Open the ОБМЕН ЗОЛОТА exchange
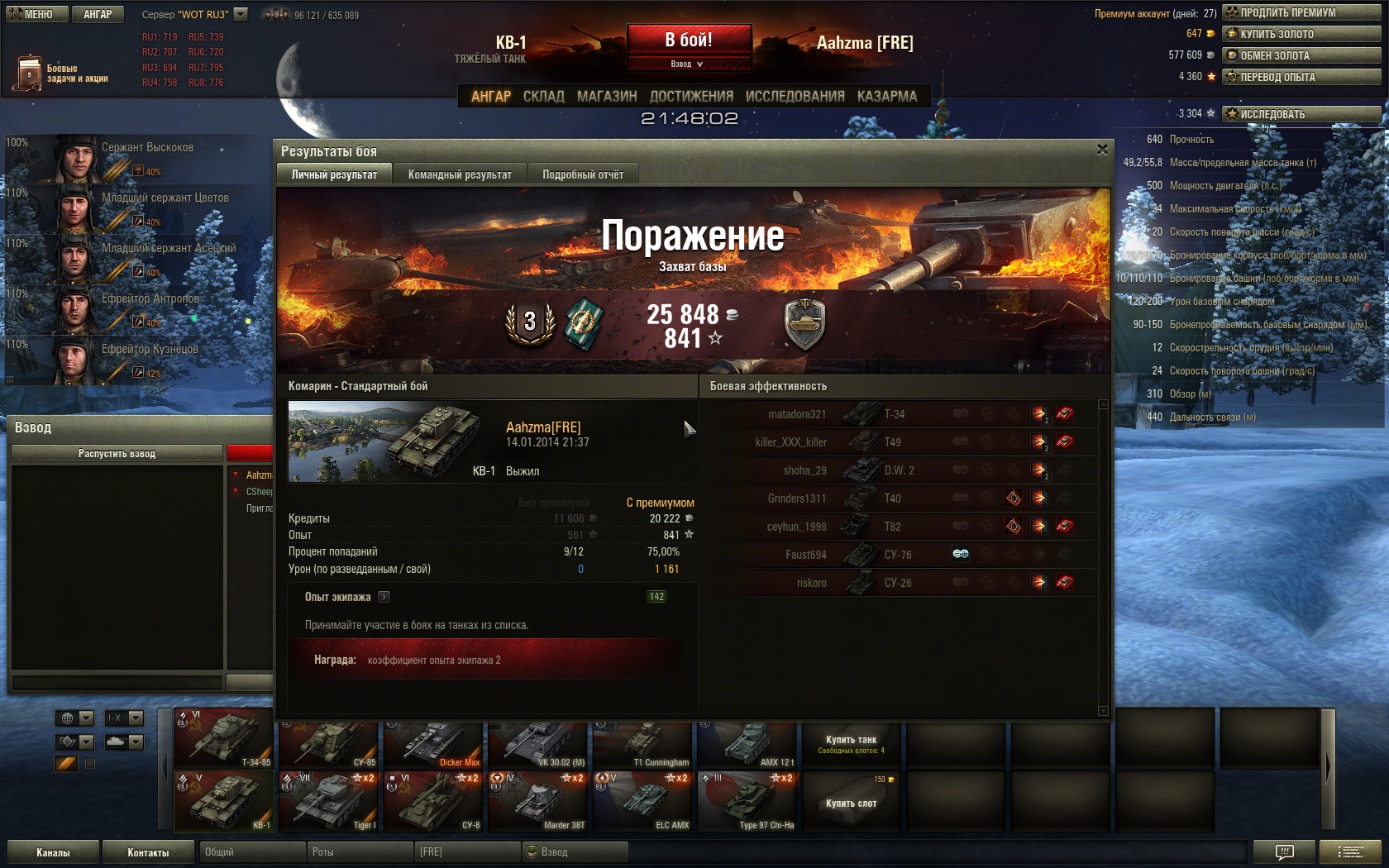1389x868 pixels. (1301, 55)
